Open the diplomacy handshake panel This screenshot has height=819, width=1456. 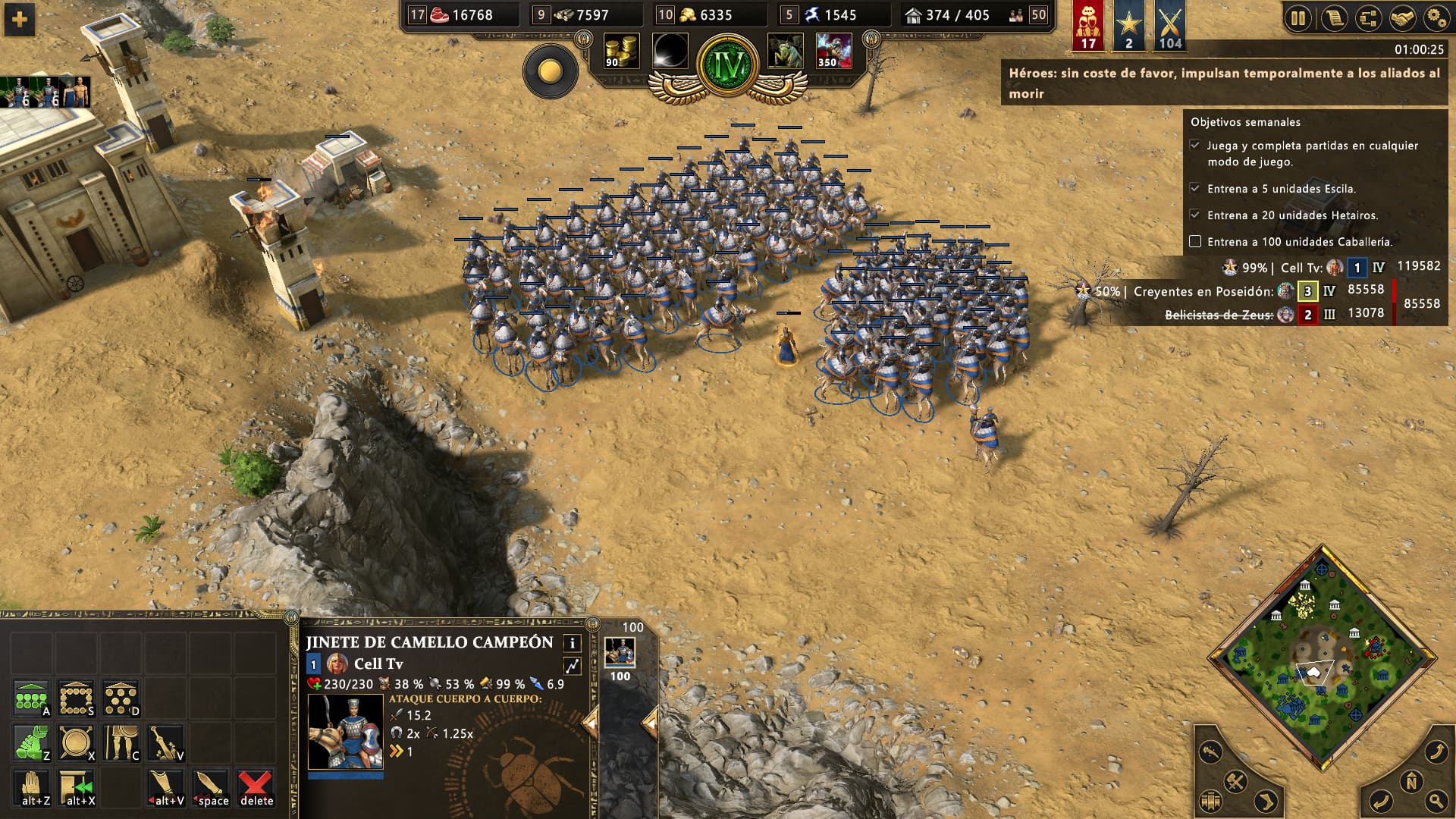[x=1402, y=18]
